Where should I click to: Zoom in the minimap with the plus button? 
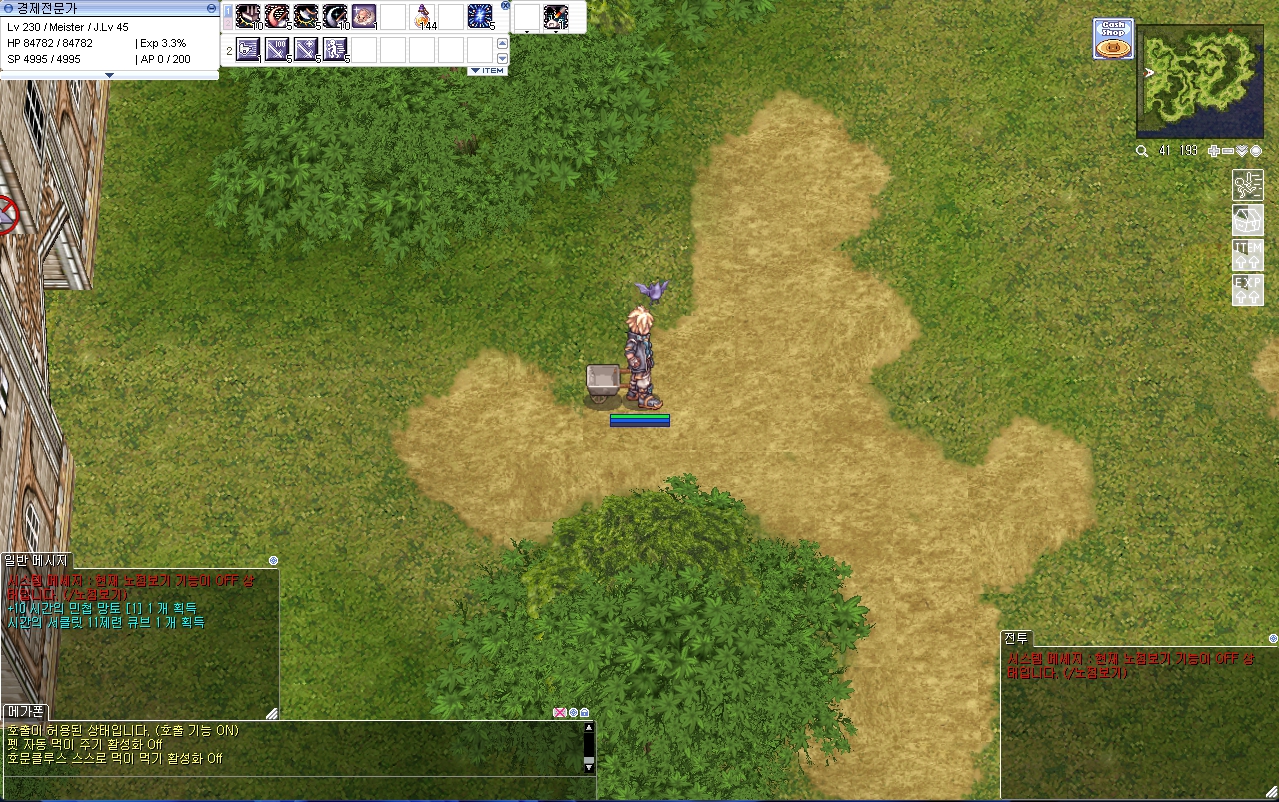click(x=1214, y=151)
